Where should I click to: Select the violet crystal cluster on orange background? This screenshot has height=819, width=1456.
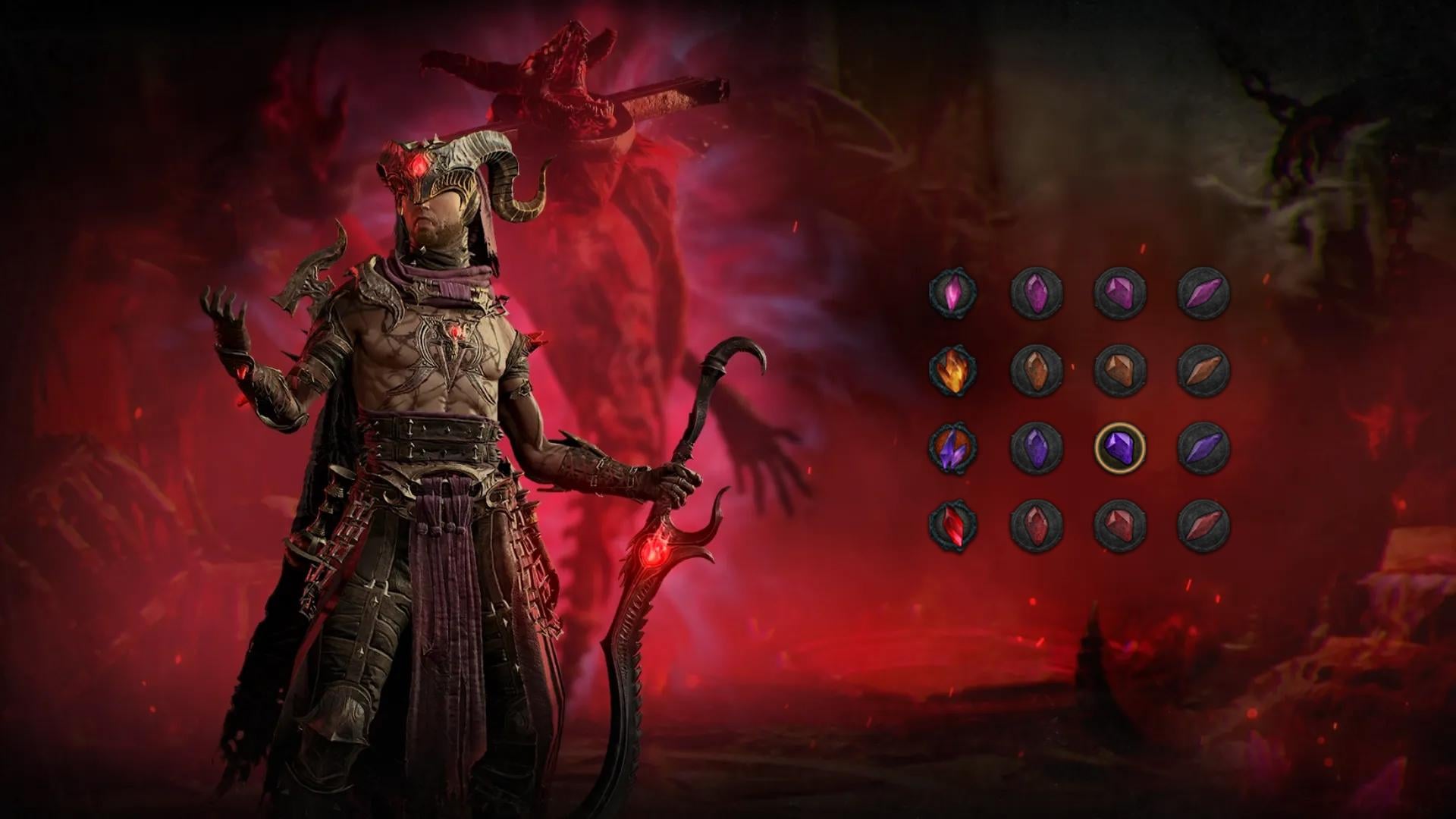[953, 449]
